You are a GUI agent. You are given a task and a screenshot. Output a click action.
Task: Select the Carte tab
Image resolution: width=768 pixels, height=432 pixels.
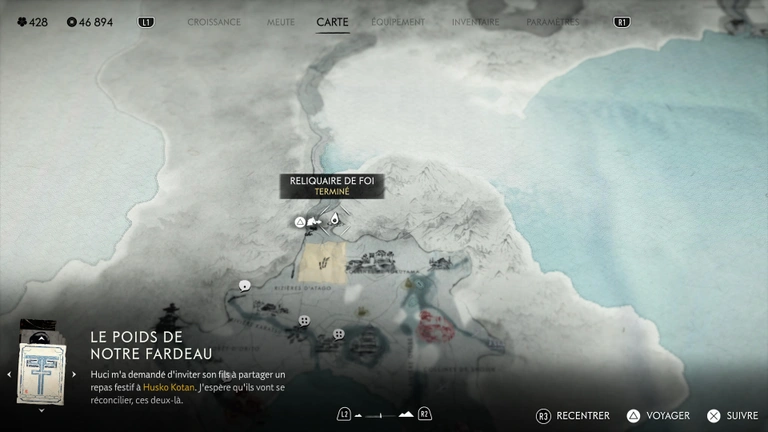tap(332, 21)
